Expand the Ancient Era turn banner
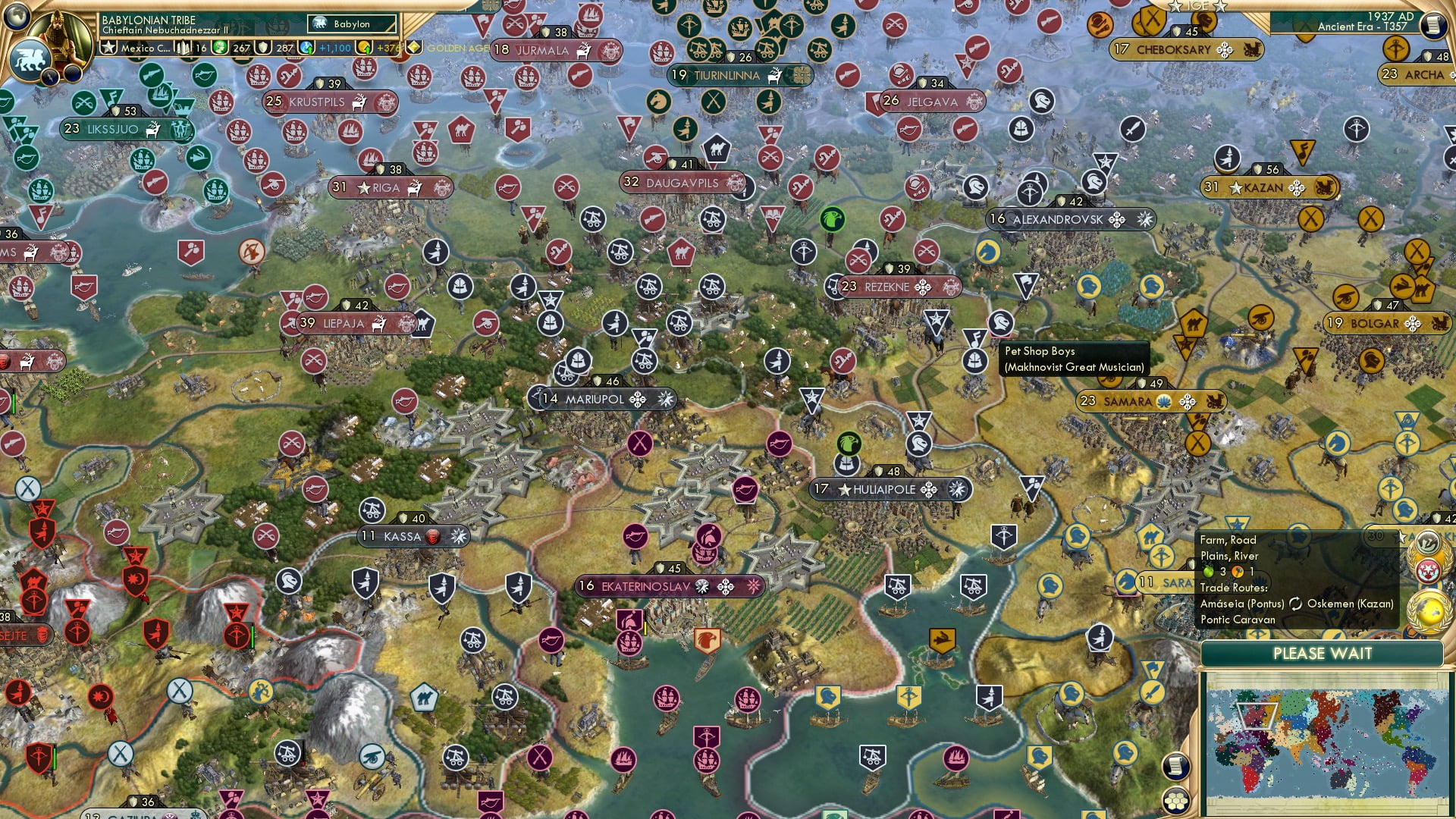 (x=1360, y=27)
